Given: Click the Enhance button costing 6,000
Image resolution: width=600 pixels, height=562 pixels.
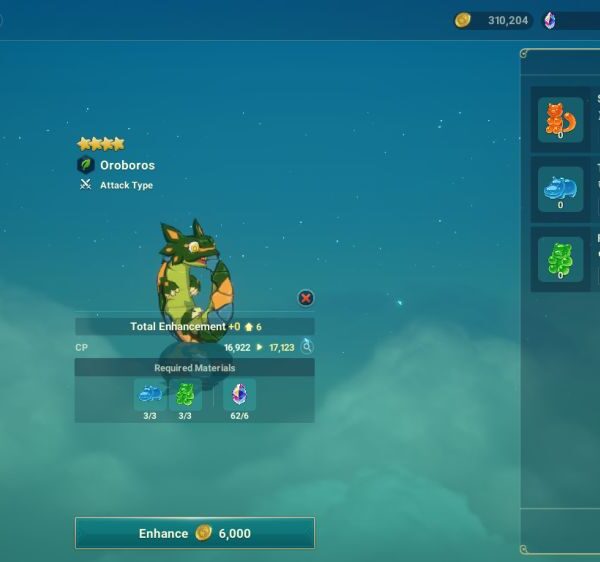Looking at the screenshot, I should tap(195, 533).
